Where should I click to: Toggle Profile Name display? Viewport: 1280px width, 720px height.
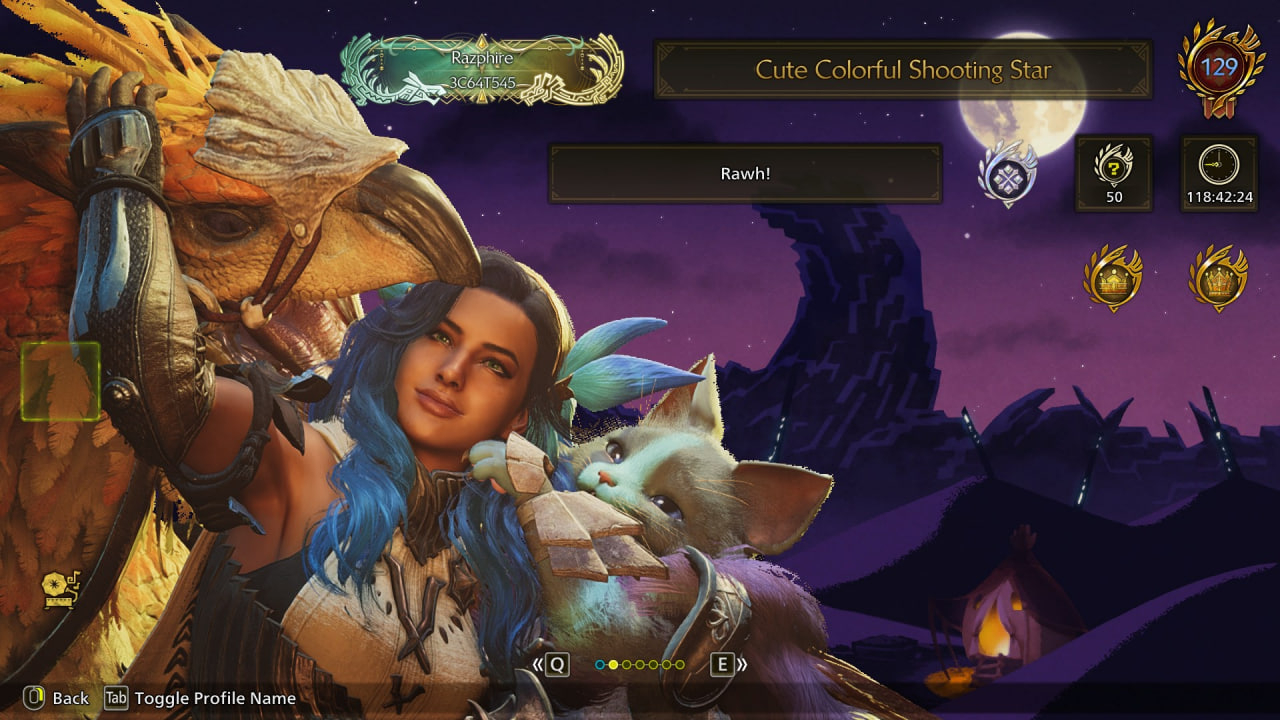202,698
